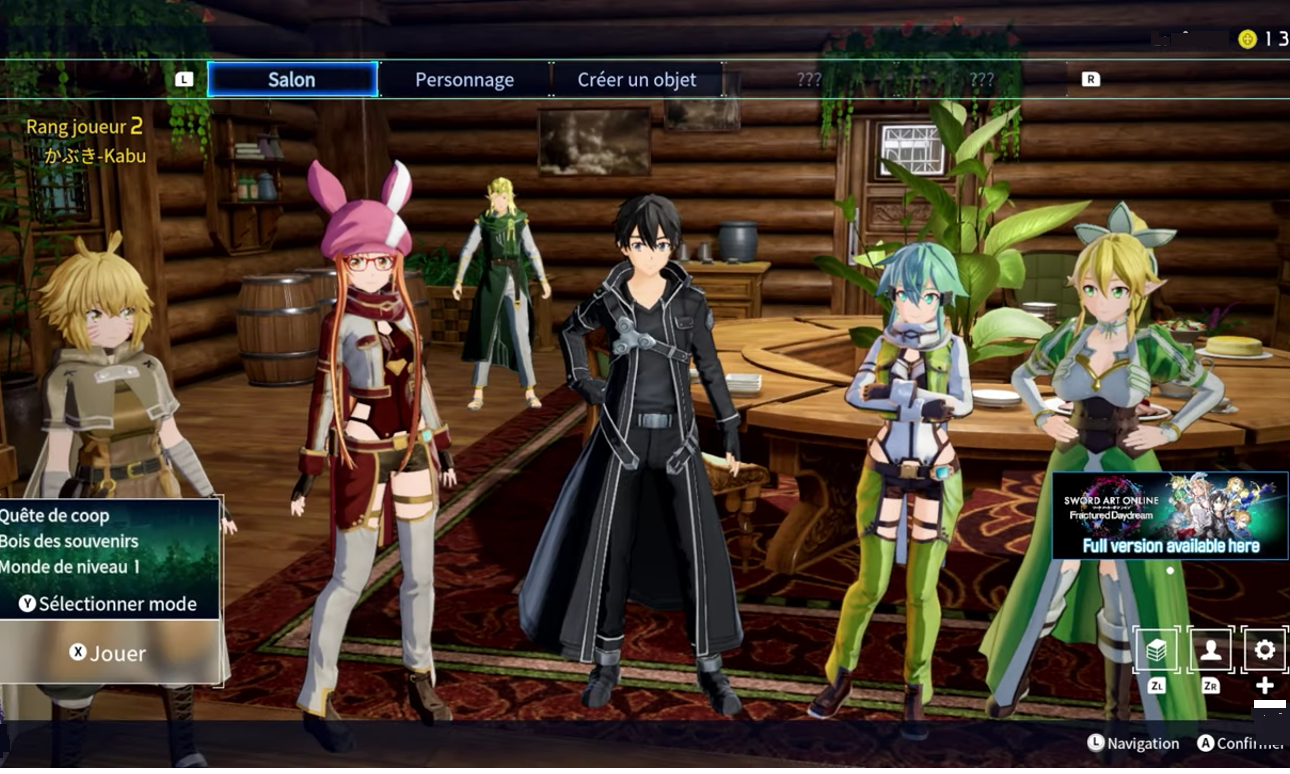Open the settings gear icon
1290x774 pixels.
pyautogui.click(x=1264, y=650)
